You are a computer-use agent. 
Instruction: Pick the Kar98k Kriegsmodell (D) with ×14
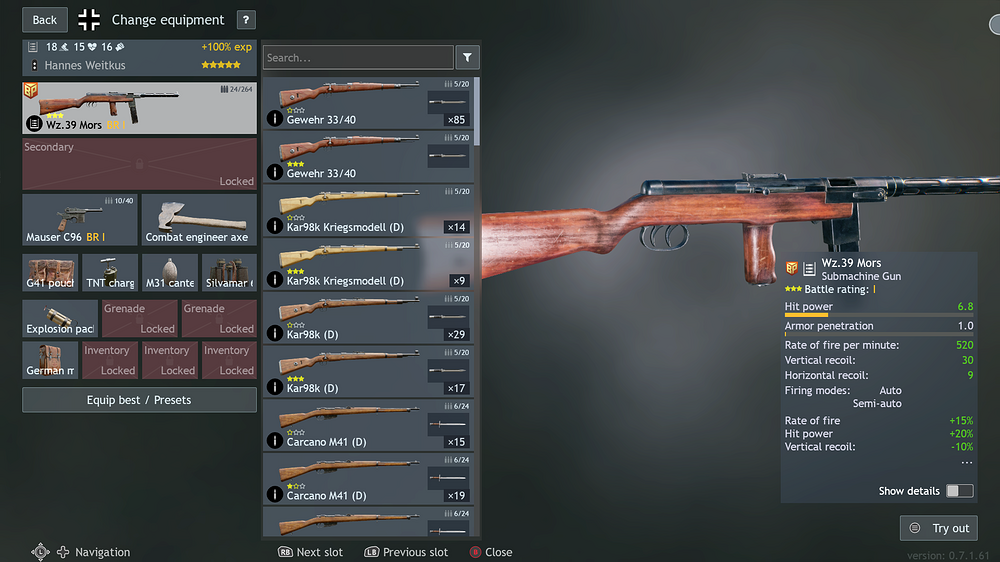(x=370, y=211)
